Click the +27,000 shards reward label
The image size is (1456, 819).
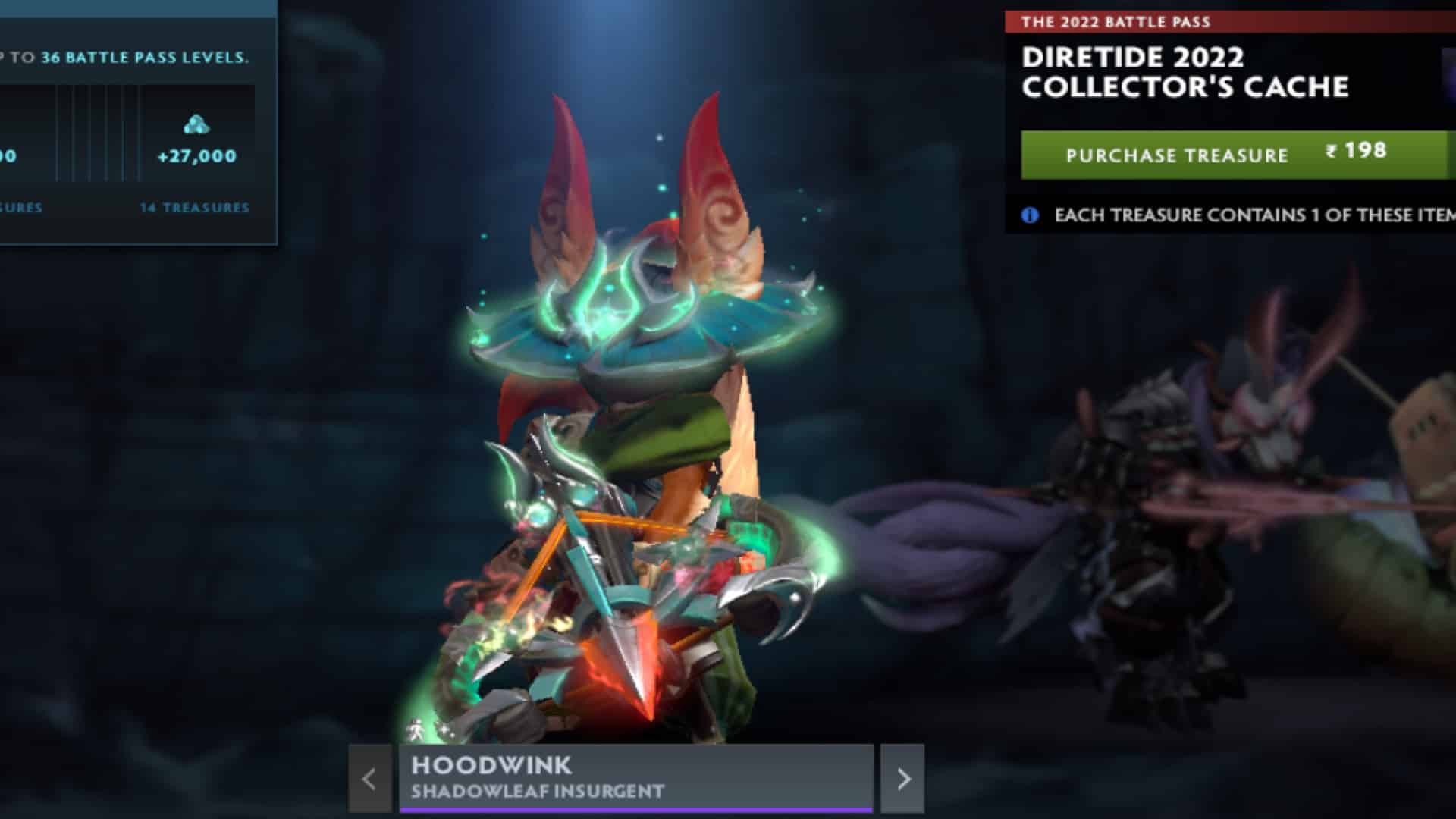[x=196, y=158]
